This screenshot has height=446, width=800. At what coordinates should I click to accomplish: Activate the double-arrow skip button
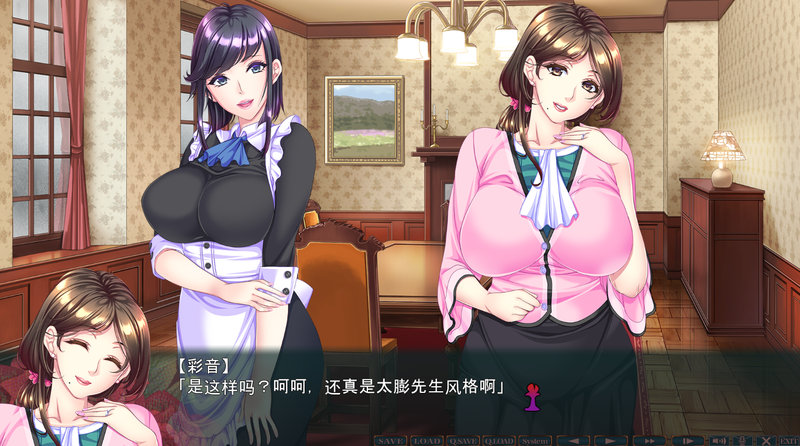(652, 440)
